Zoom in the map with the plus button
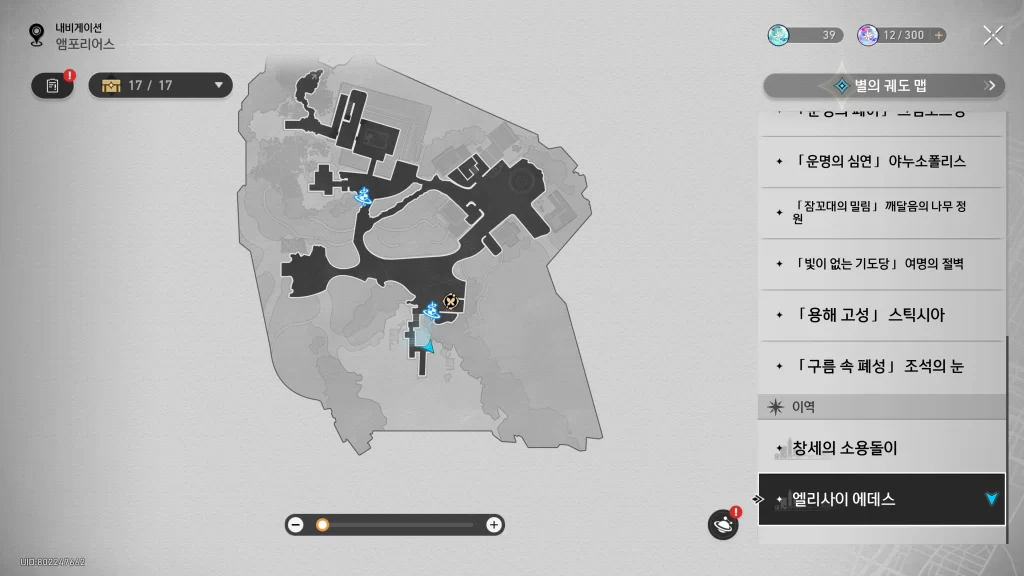The height and width of the screenshot is (576, 1024). tap(493, 524)
